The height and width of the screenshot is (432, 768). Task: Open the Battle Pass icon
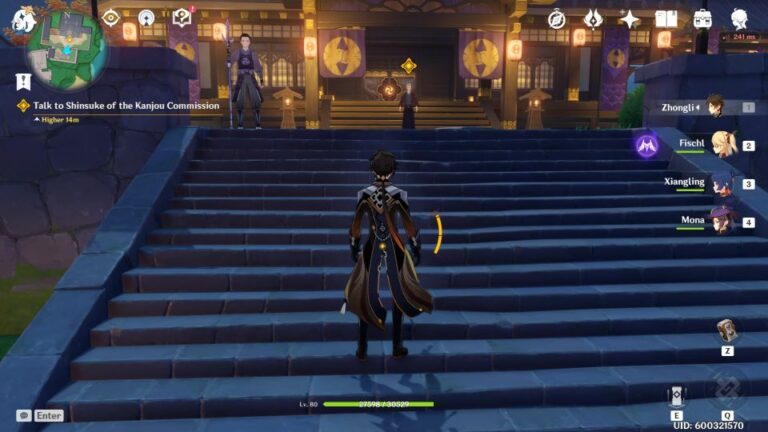[x=593, y=19]
